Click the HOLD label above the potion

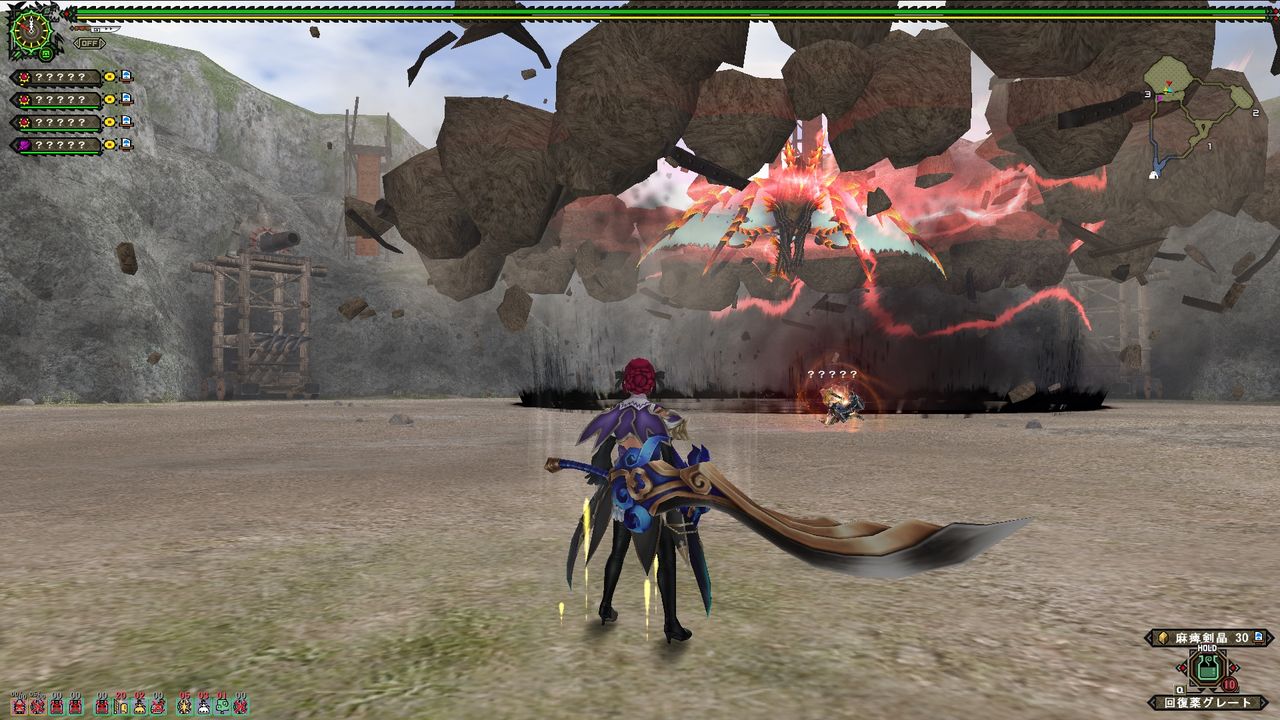pyautogui.click(x=1207, y=648)
